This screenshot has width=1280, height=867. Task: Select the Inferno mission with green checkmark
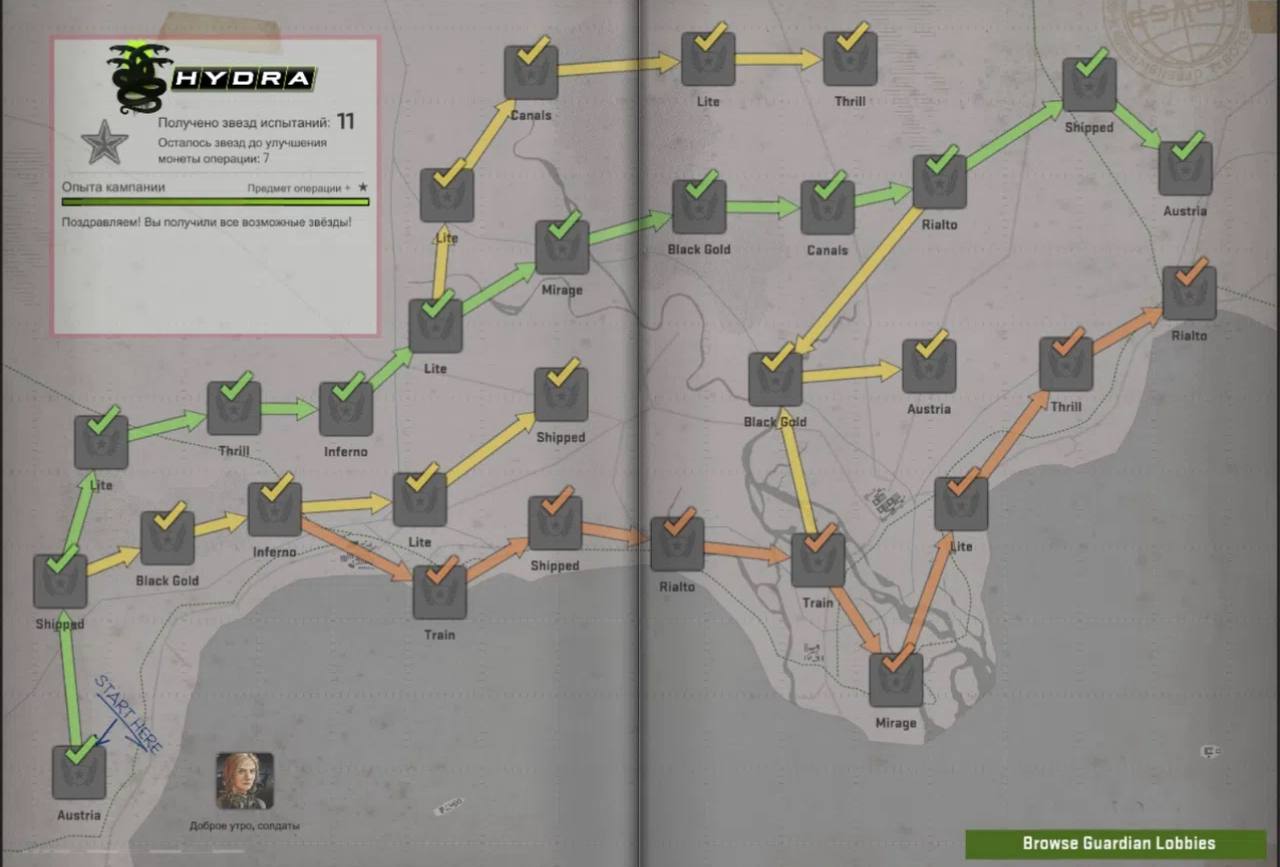(x=346, y=409)
